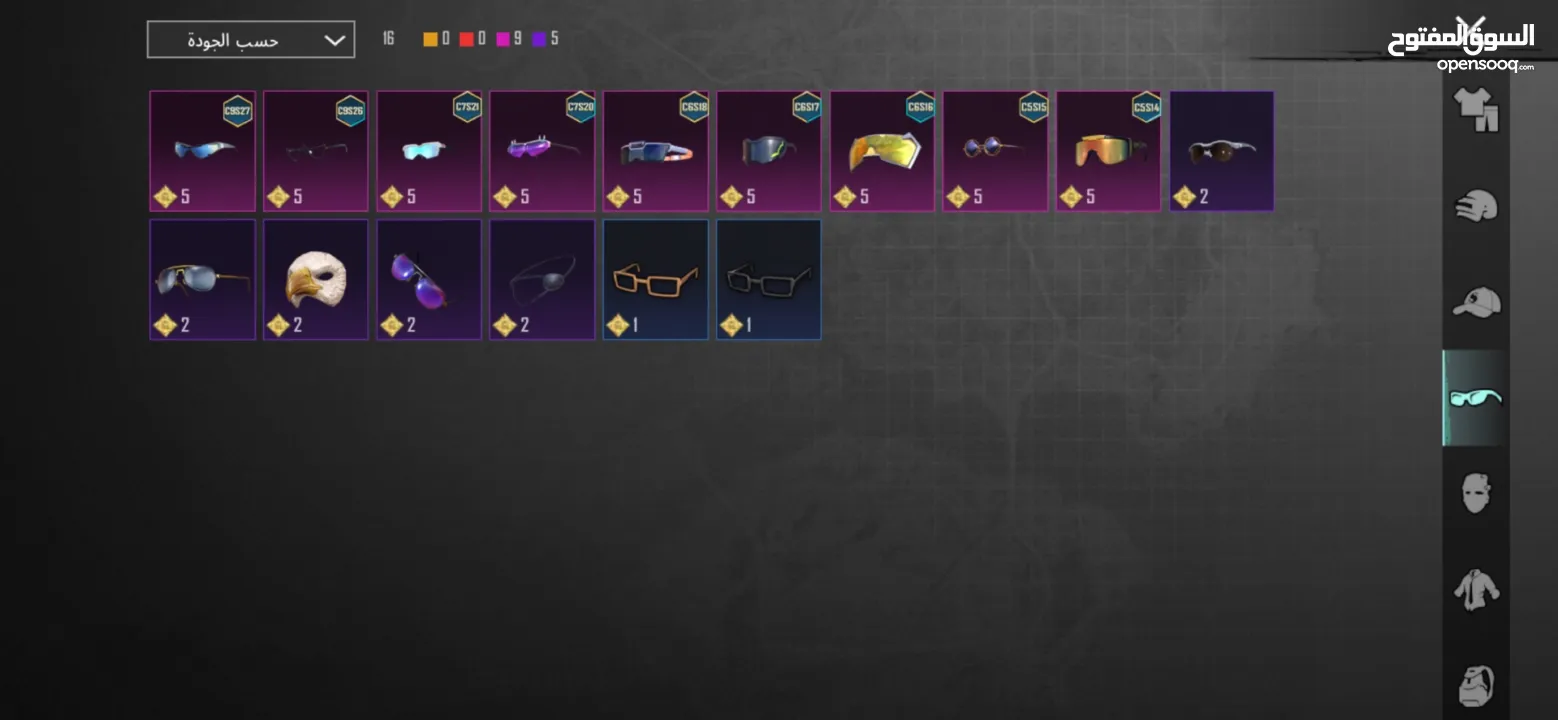Choose the C6S17 dark visor
The image size is (1558, 720).
(768, 151)
